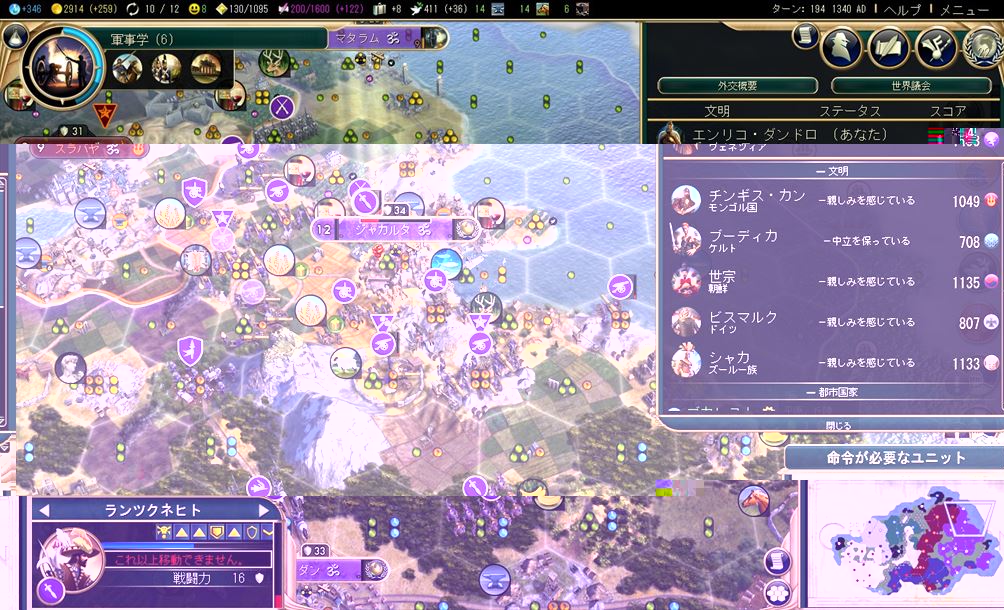
Task: Open the espionage spy silhouette icon
Action: coord(841,46)
